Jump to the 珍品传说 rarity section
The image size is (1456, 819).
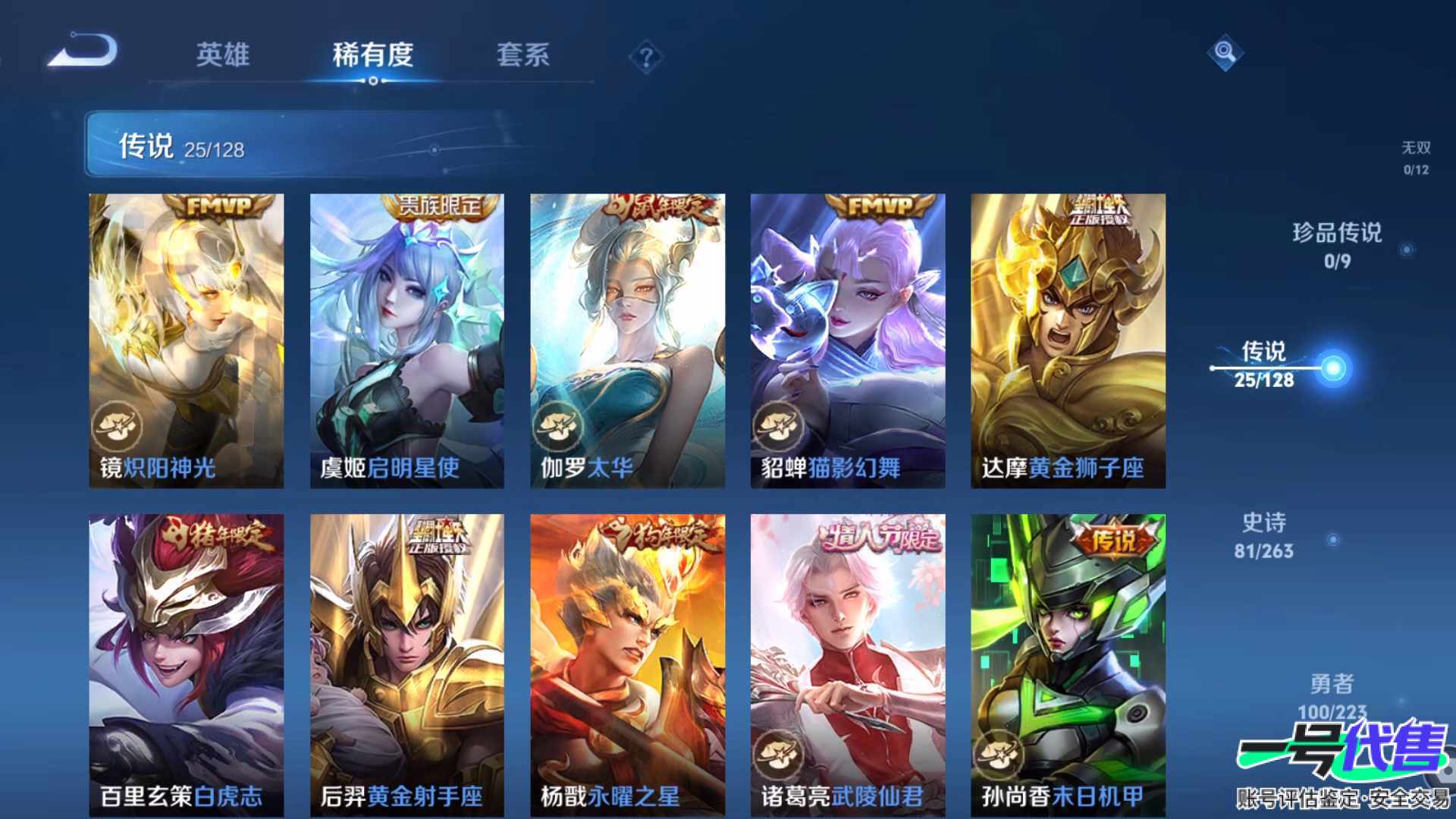pyautogui.click(x=1337, y=245)
